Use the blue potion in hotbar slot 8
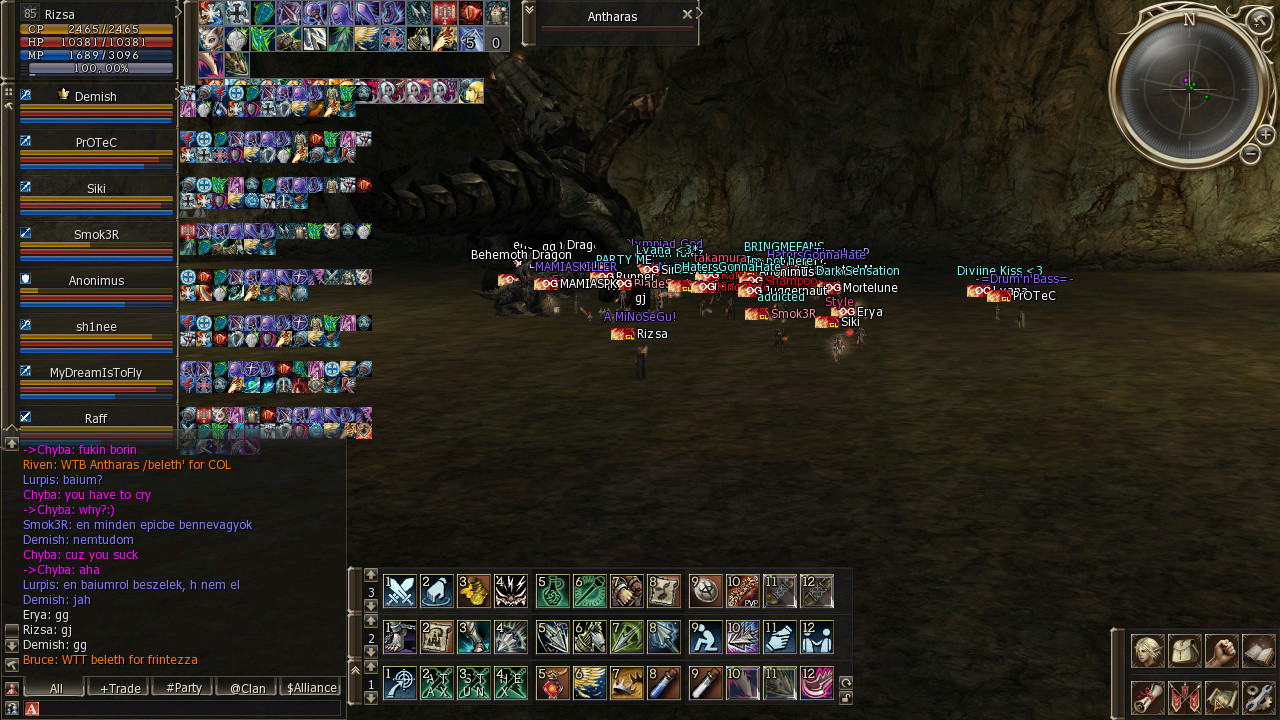Image resolution: width=1280 pixels, height=720 pixels. [664, 683]
